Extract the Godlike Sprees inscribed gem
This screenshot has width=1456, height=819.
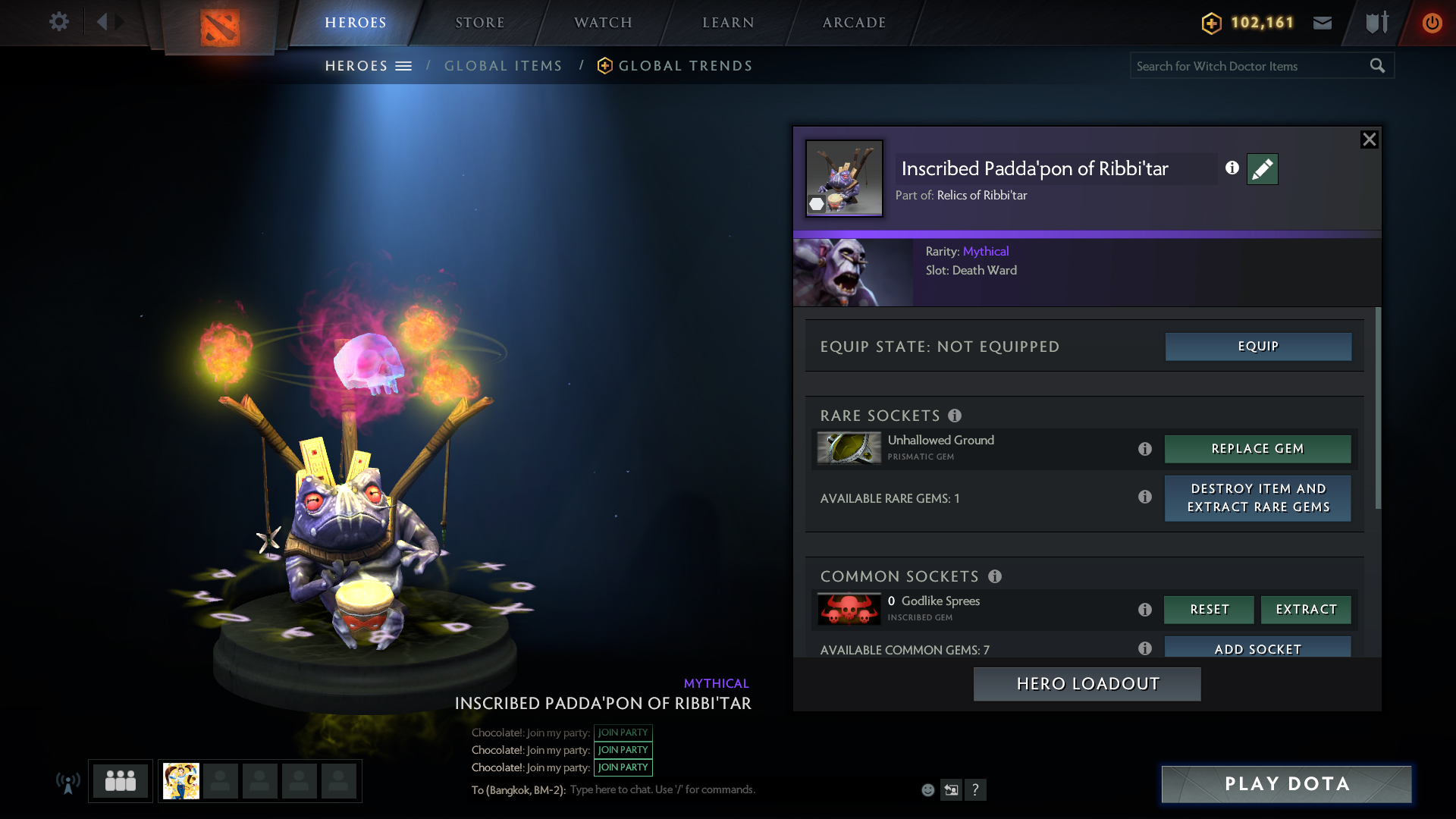pyautogui.click(x=1306, y=610)
